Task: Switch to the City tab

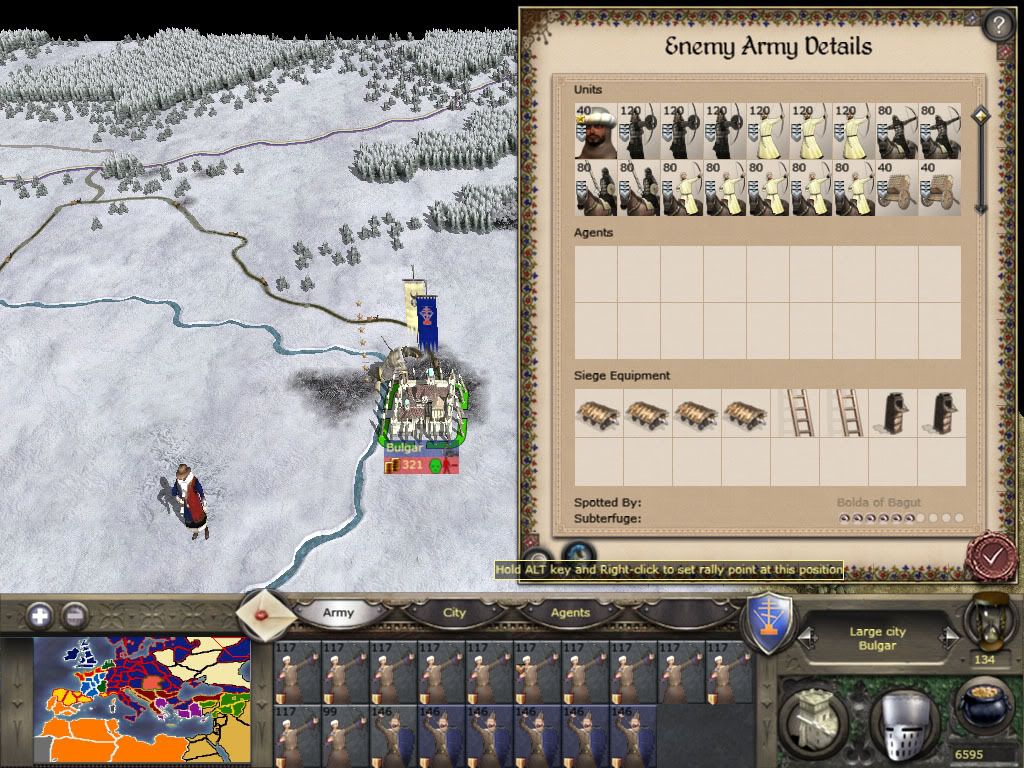Action: [x=454, y=612]
